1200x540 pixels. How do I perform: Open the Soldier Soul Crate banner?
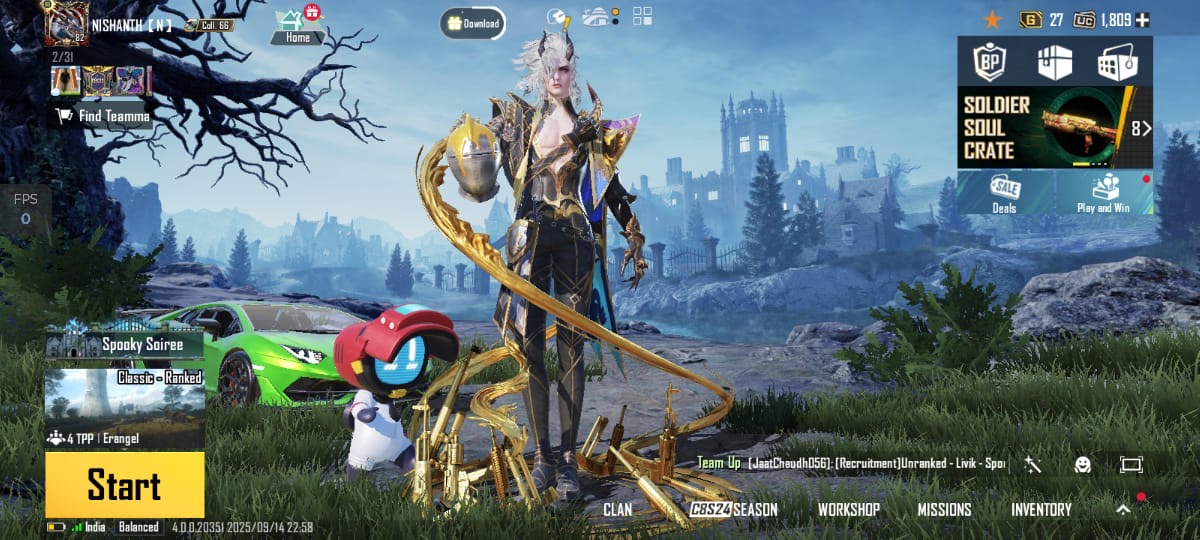[1054, 127]
